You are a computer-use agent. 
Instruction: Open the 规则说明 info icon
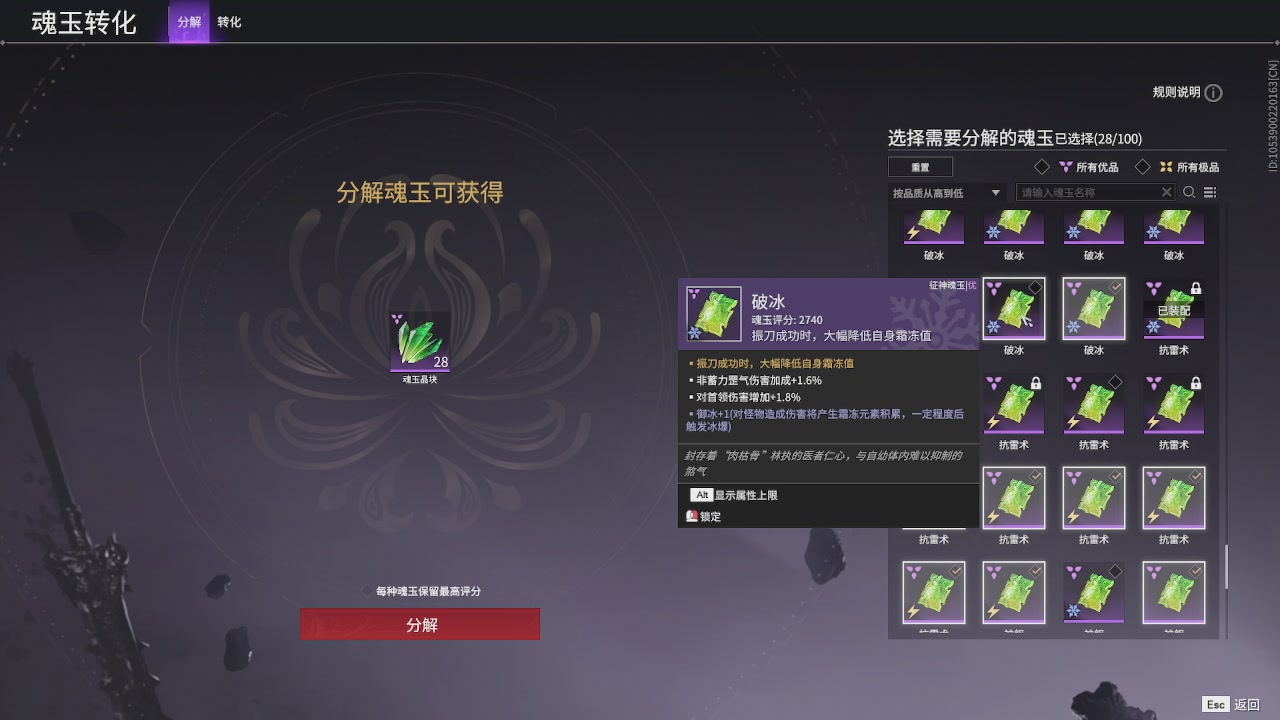point(1214,93)
